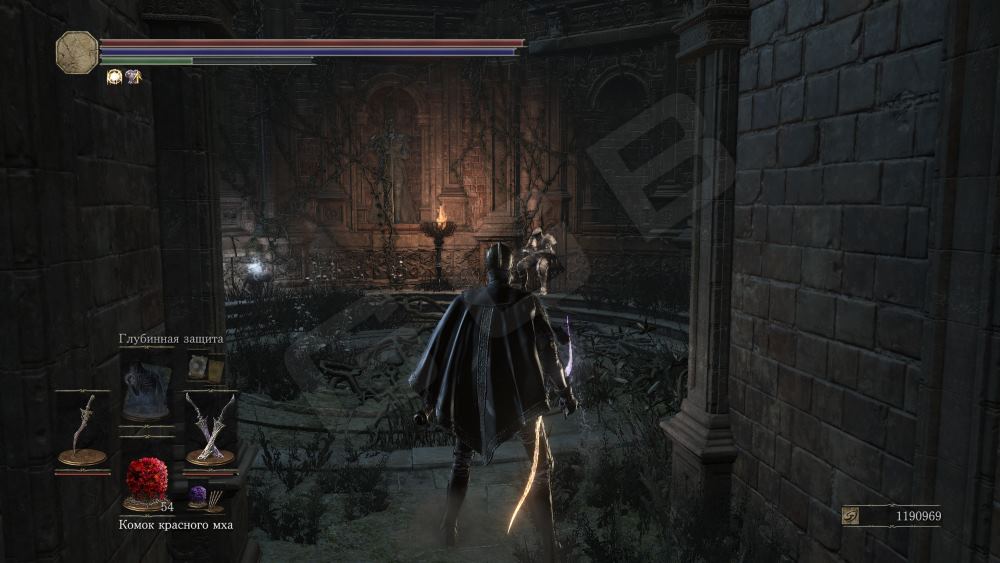Select the left-hand curved dagger slot

point(82,430)
